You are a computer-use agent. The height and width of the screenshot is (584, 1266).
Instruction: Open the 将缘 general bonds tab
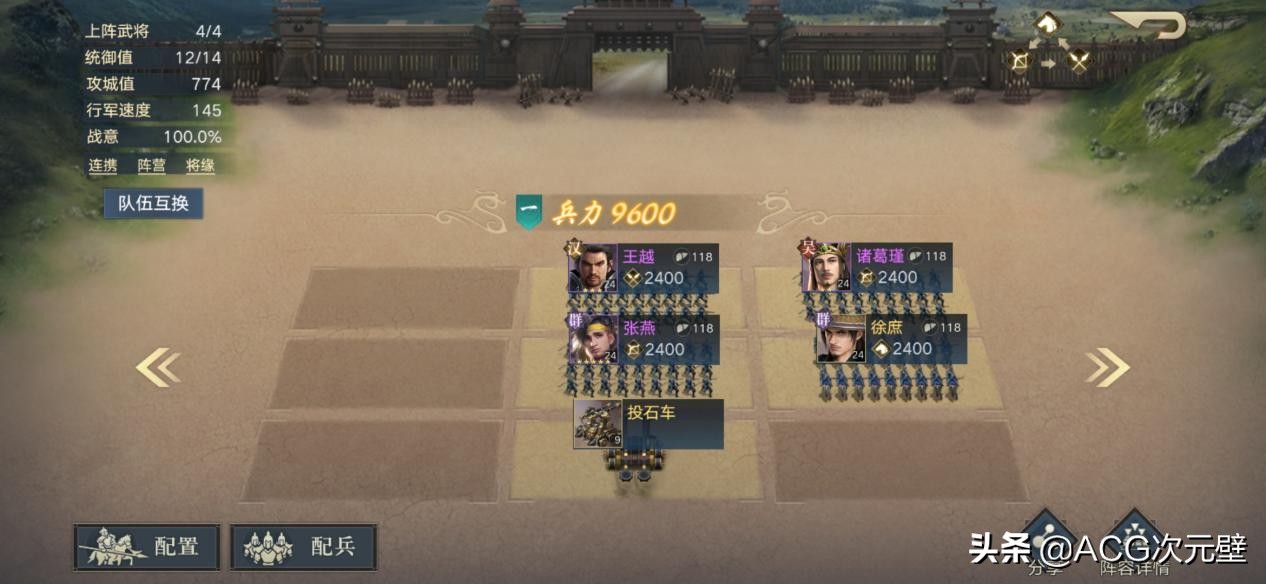pos(200,166)
